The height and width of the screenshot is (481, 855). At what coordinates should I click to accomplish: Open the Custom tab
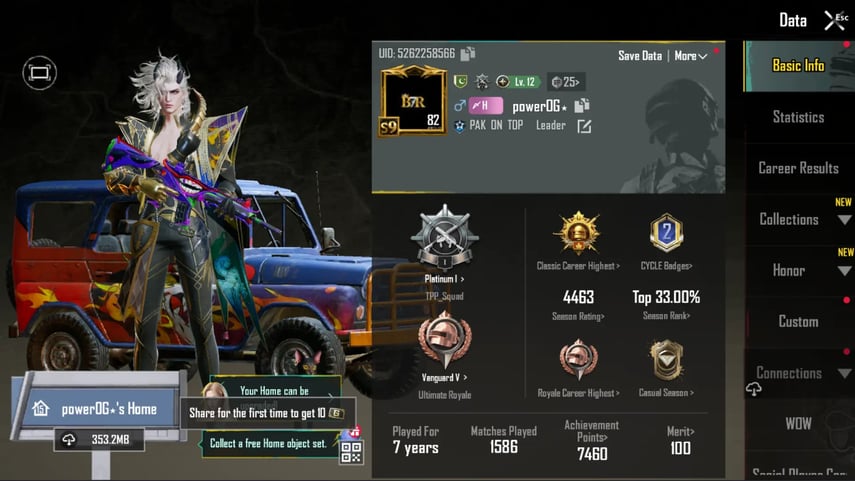click(x=798, y=321)
